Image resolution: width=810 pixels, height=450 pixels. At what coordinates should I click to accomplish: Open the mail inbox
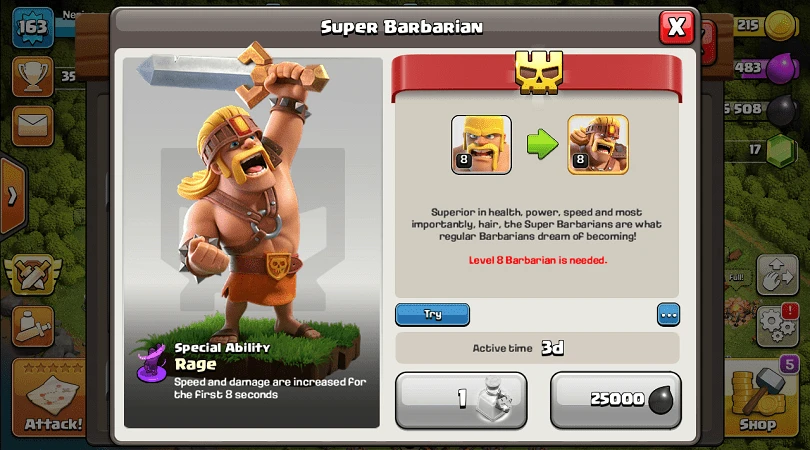32,125
